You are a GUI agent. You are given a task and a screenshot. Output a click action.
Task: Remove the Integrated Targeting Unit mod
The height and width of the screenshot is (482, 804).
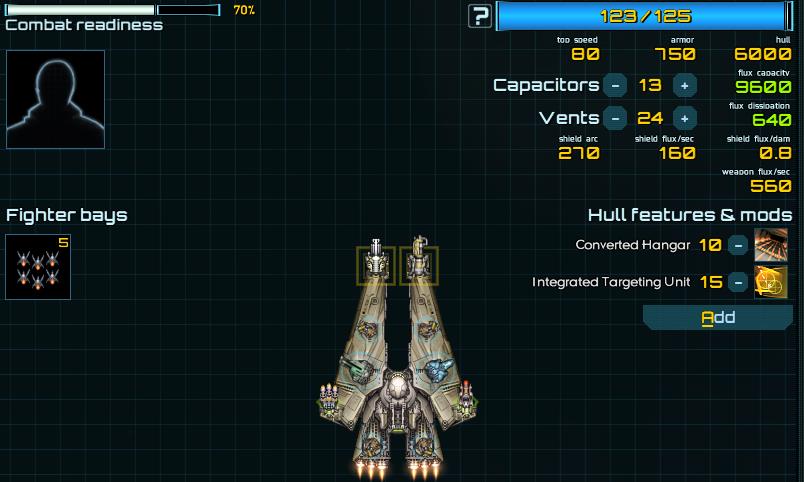(x=737, y=282)
